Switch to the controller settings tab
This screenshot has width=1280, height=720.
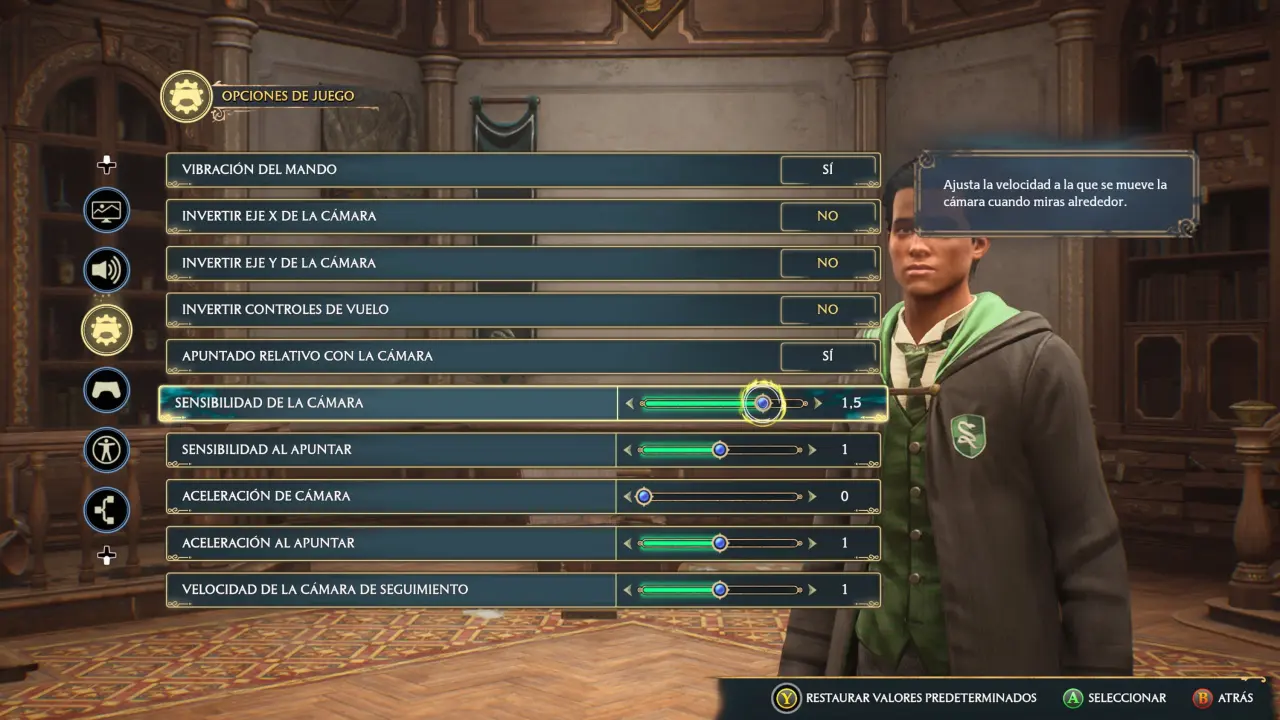point(106,390)
